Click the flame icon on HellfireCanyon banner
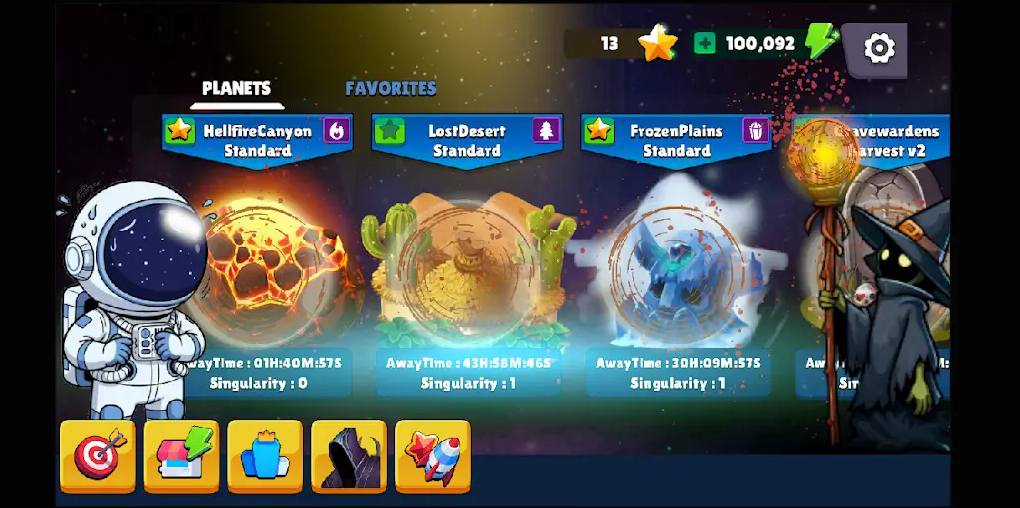This screenshot has height=508, width=1020. [x=337, y=131]
